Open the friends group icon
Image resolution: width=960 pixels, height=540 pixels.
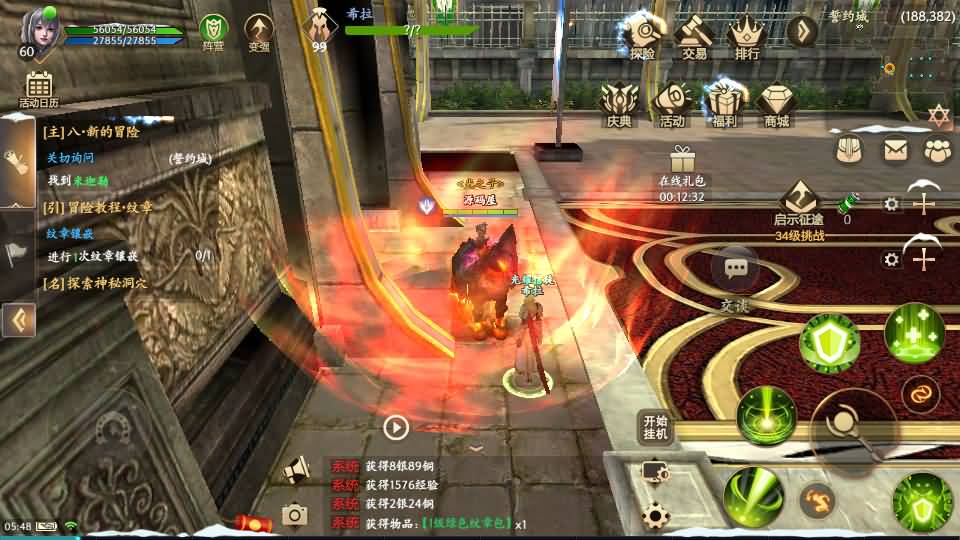(937, 150)
